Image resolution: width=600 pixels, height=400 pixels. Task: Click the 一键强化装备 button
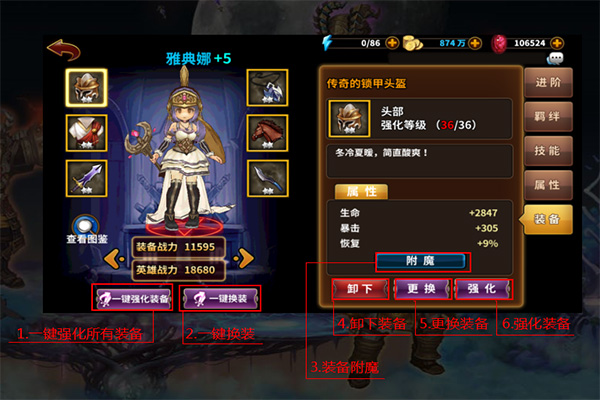tap(133, 298)
